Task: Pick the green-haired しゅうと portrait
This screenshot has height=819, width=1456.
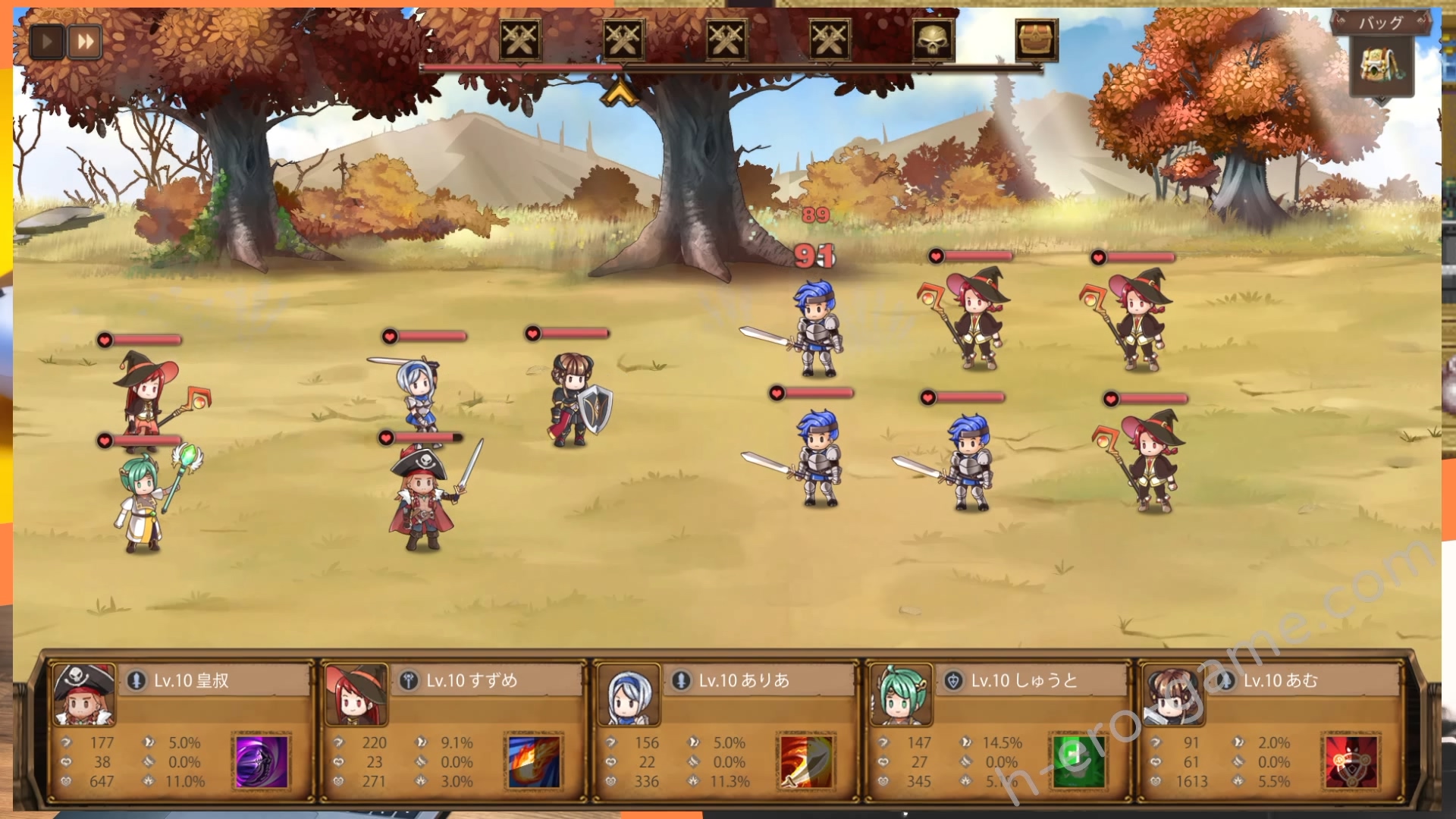Action: (x=901, y=695)
